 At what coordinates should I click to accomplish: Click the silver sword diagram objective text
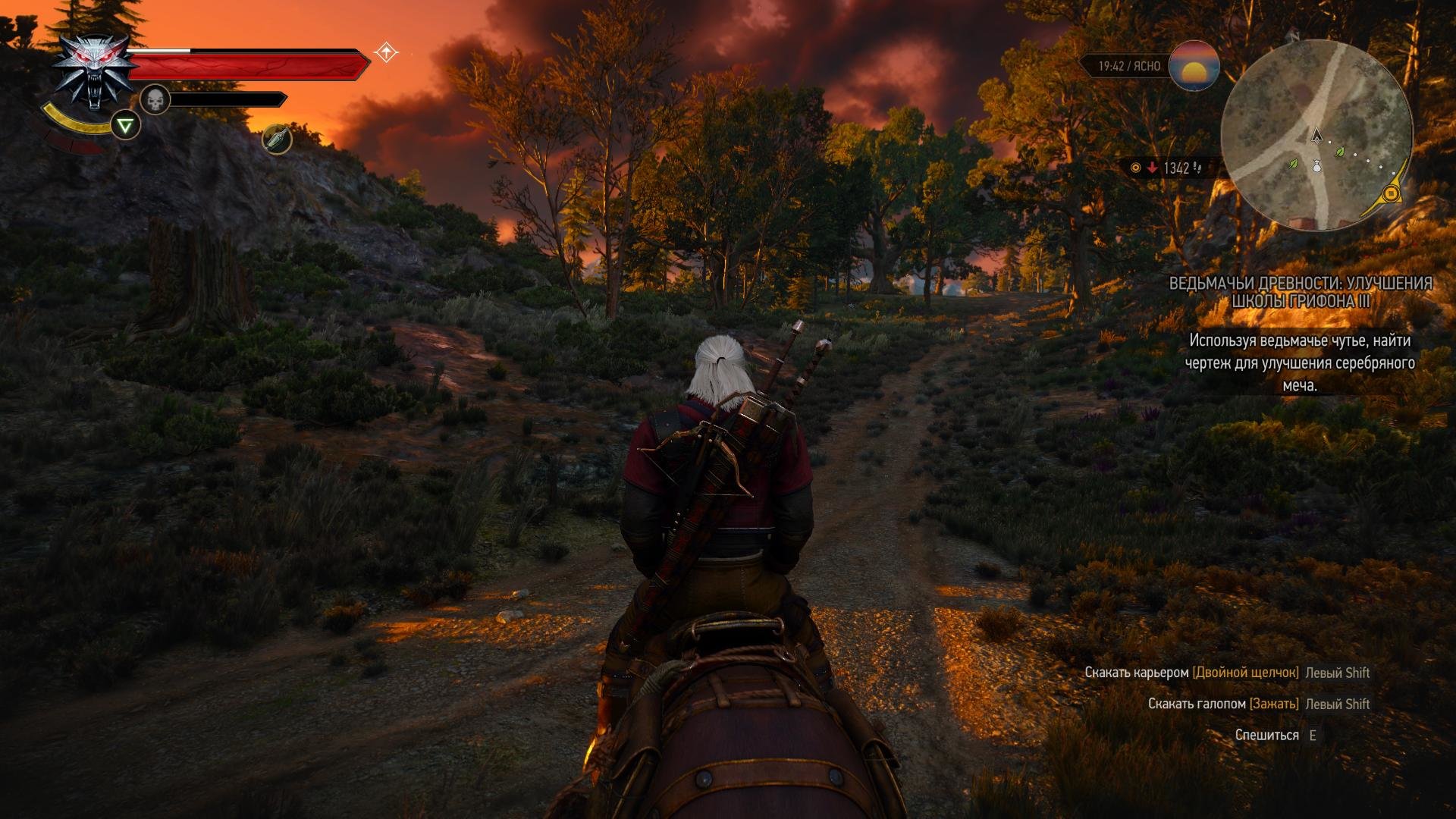coord(1300,362)
